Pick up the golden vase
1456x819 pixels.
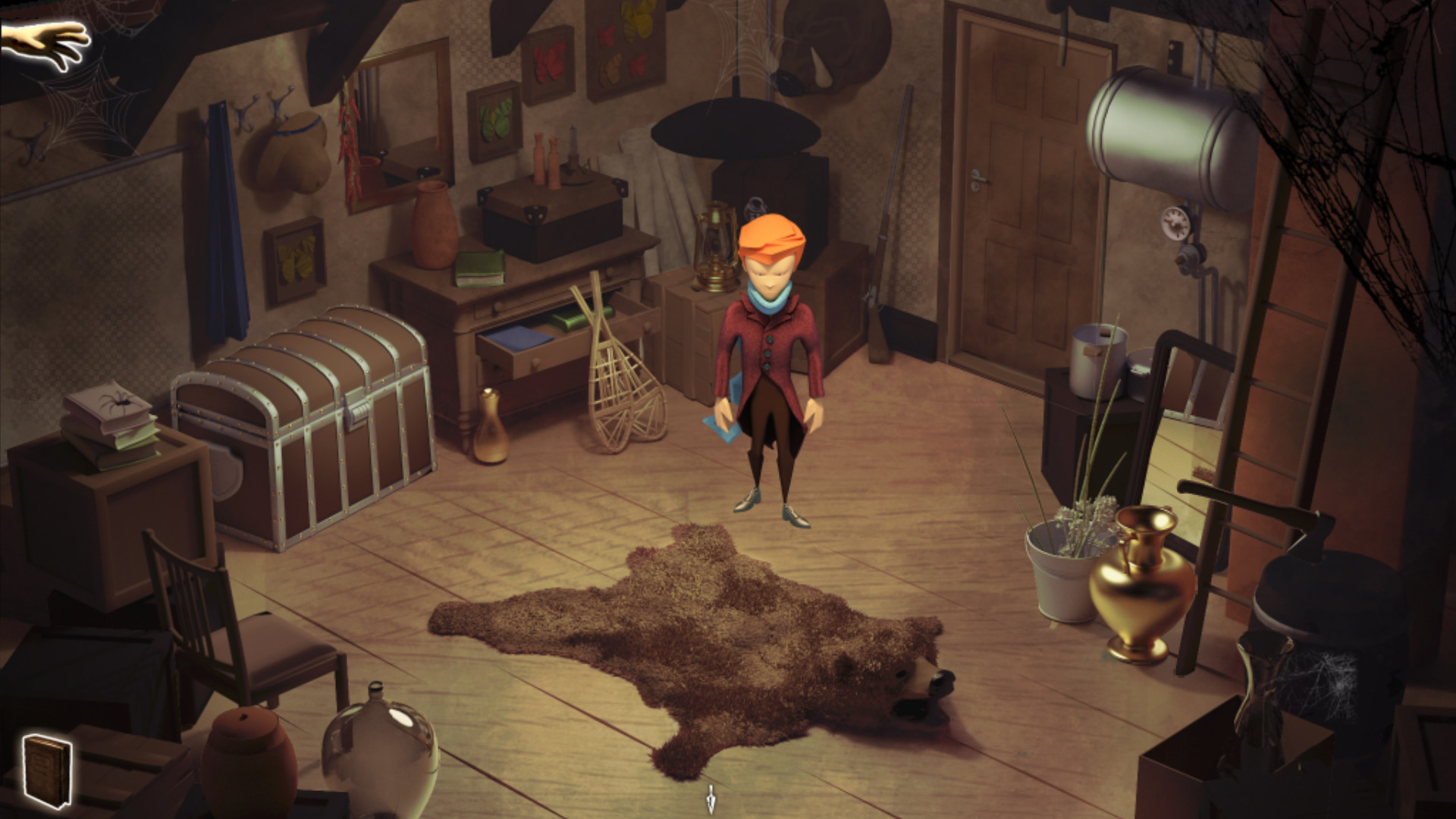[1141, 591]
